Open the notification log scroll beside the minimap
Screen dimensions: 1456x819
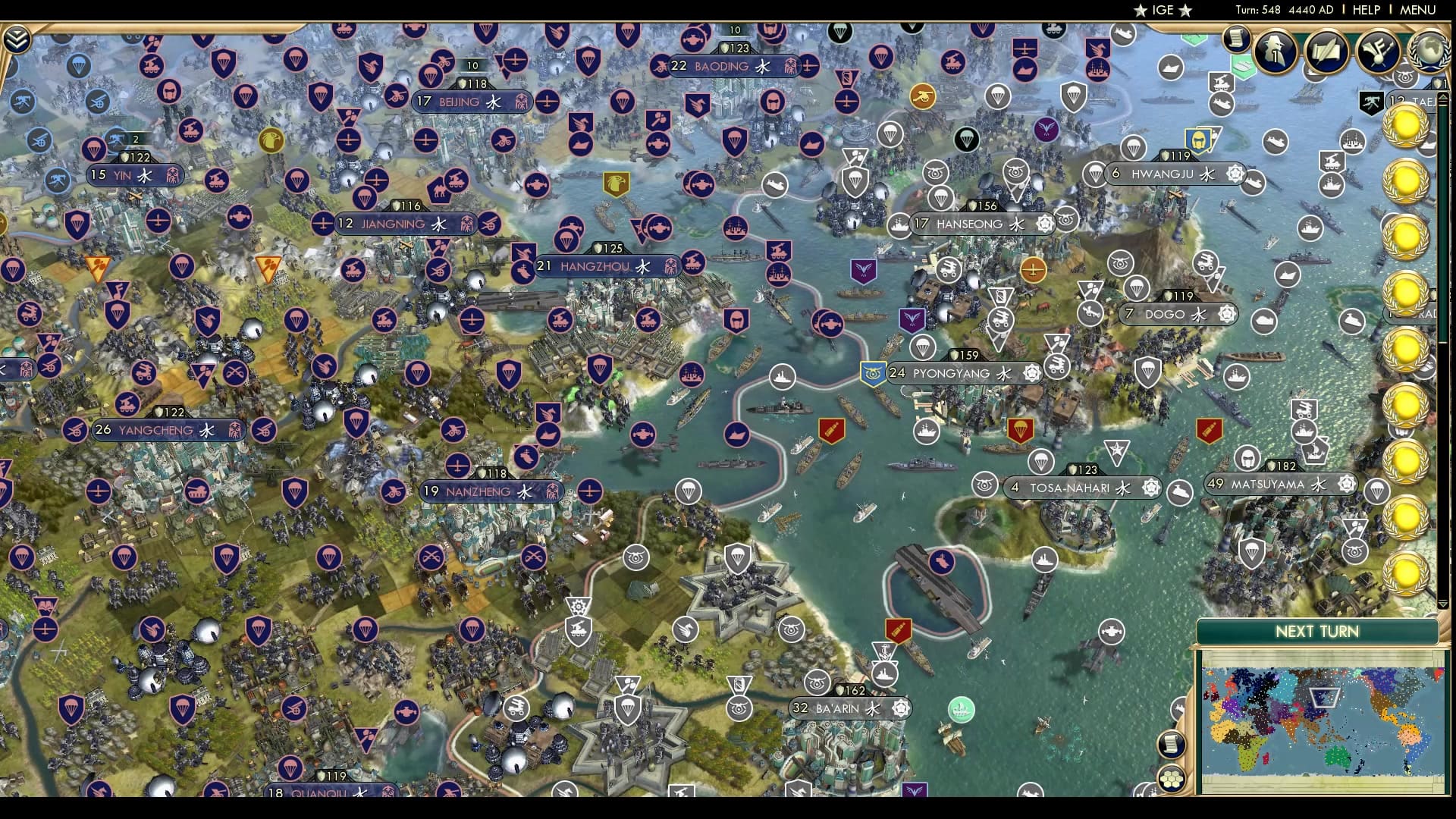pyautogui.click(x=1171, y=744)
